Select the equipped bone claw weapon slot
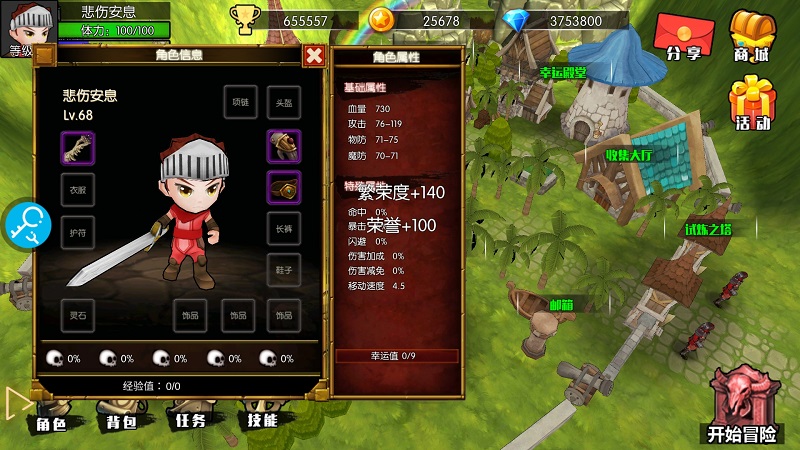The image size is (800, 450). pyautogui.click(x=77, y=147)
